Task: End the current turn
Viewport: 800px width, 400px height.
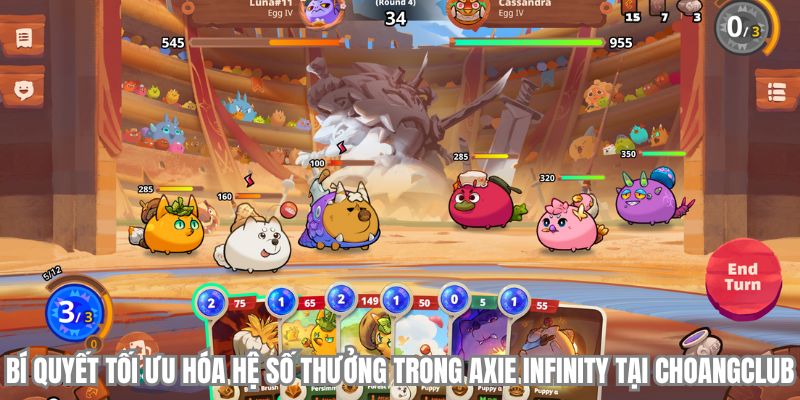Action: (742, 277)
